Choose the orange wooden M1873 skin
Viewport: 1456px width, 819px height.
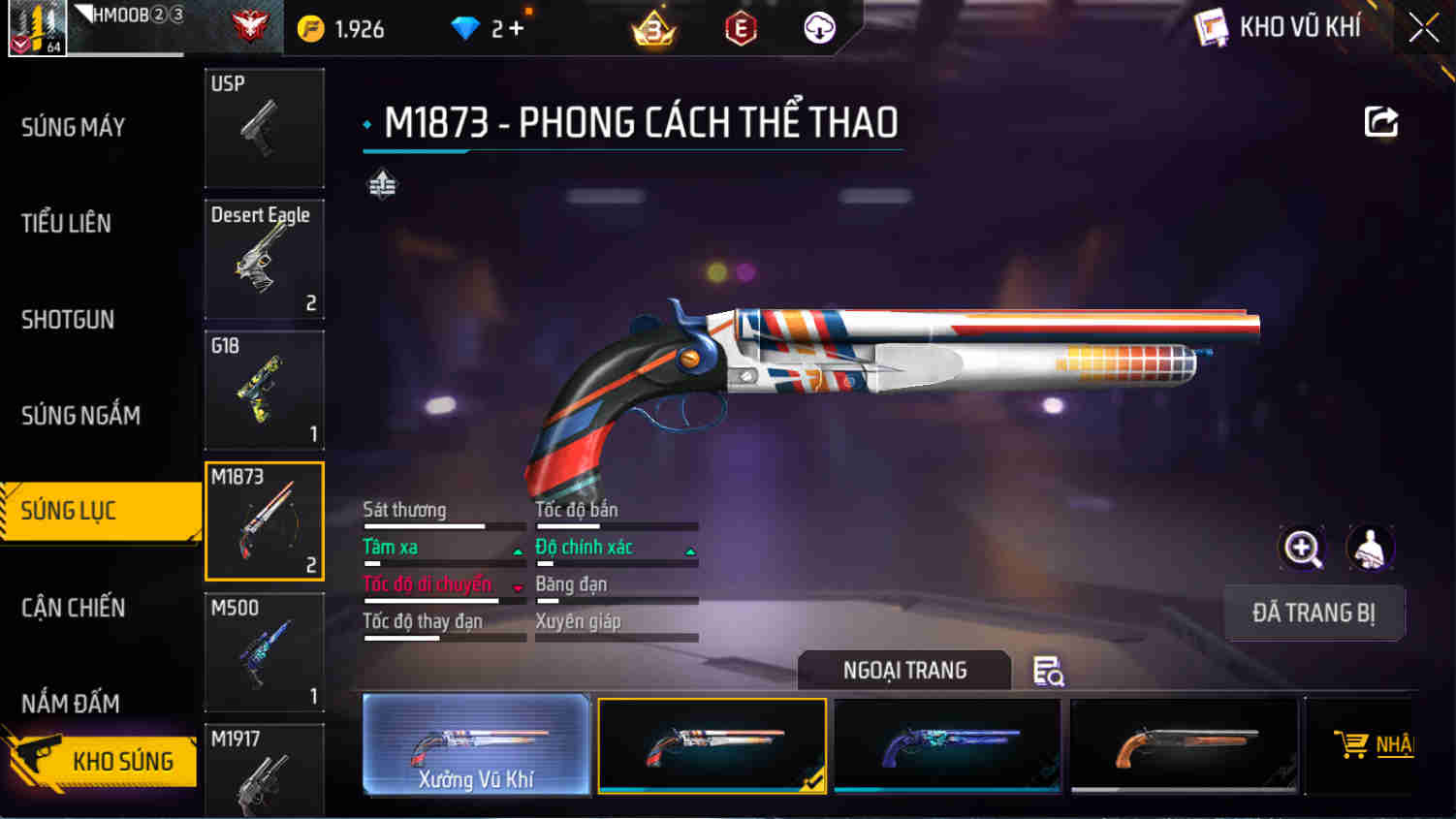click(x=1183, y=744)
